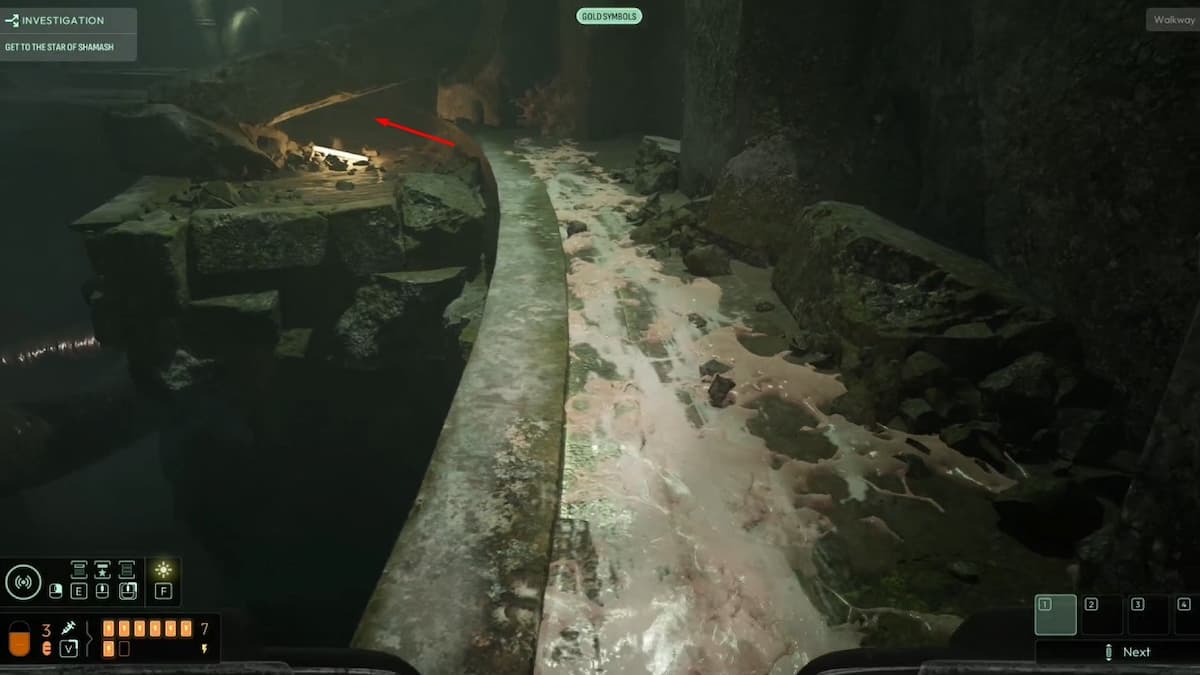1200x675 pixels.
Task: Select the Gold Symbols label
Action: [x=609, y=16]
